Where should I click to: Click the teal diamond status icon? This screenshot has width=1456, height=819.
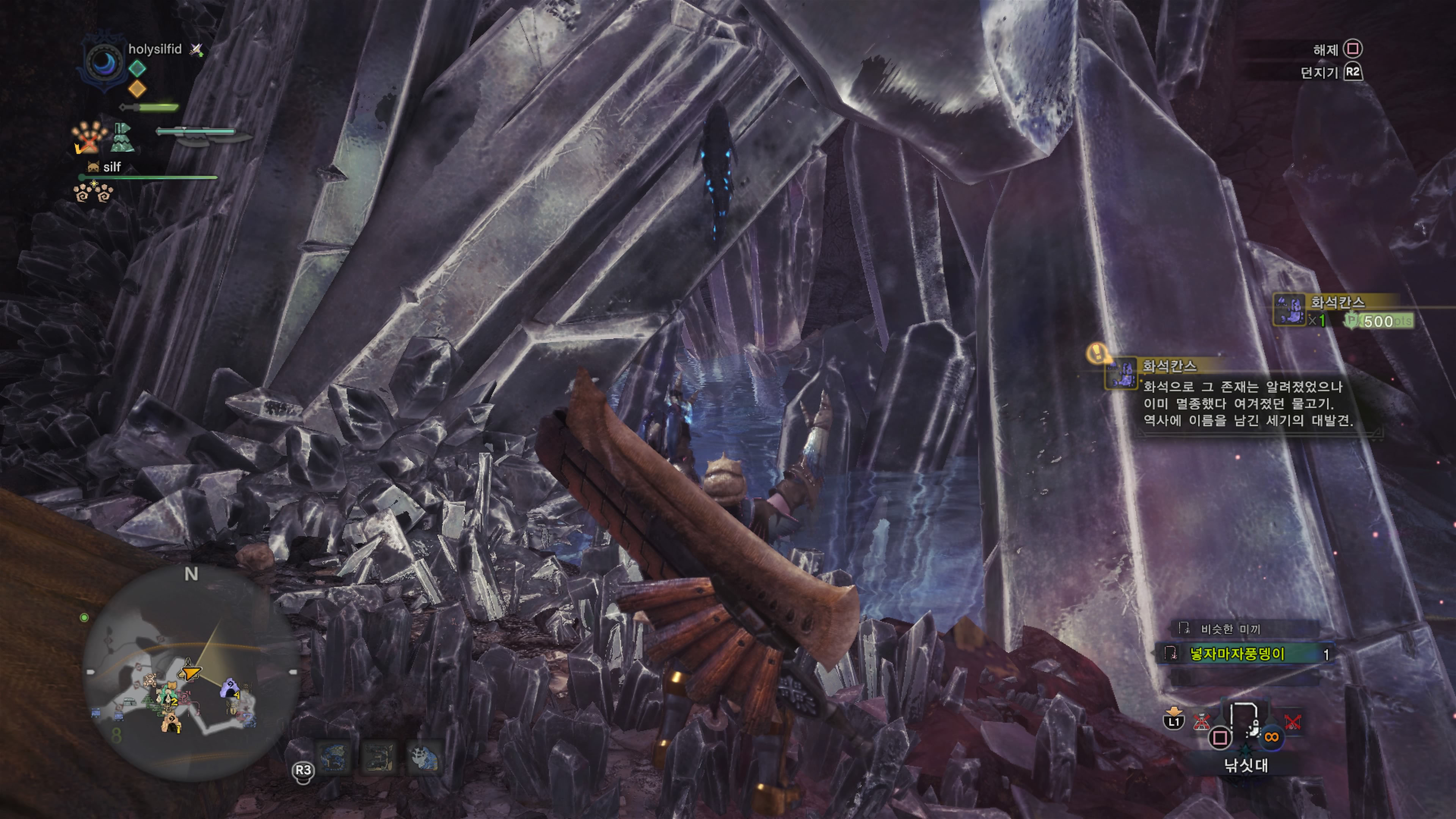[x=137, y=68]
